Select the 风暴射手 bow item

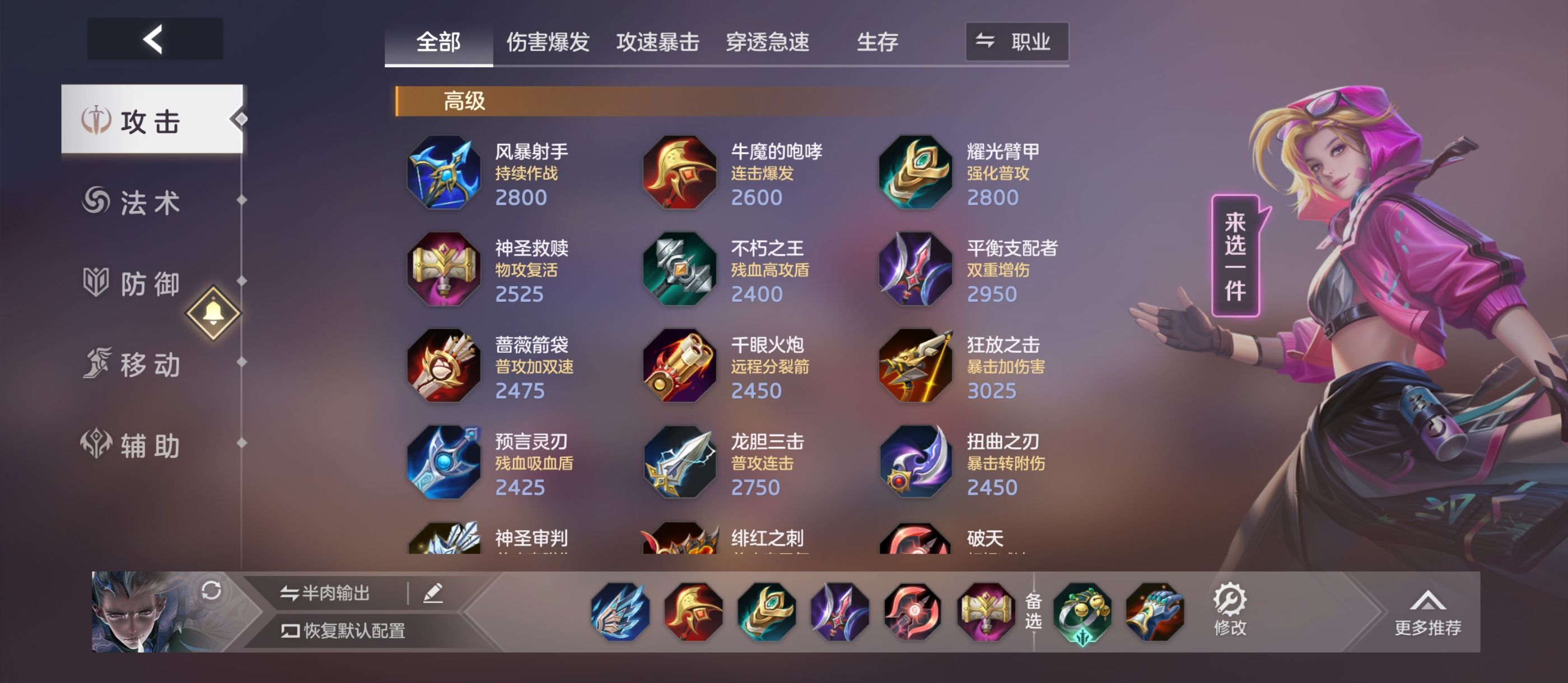[443, 172]
